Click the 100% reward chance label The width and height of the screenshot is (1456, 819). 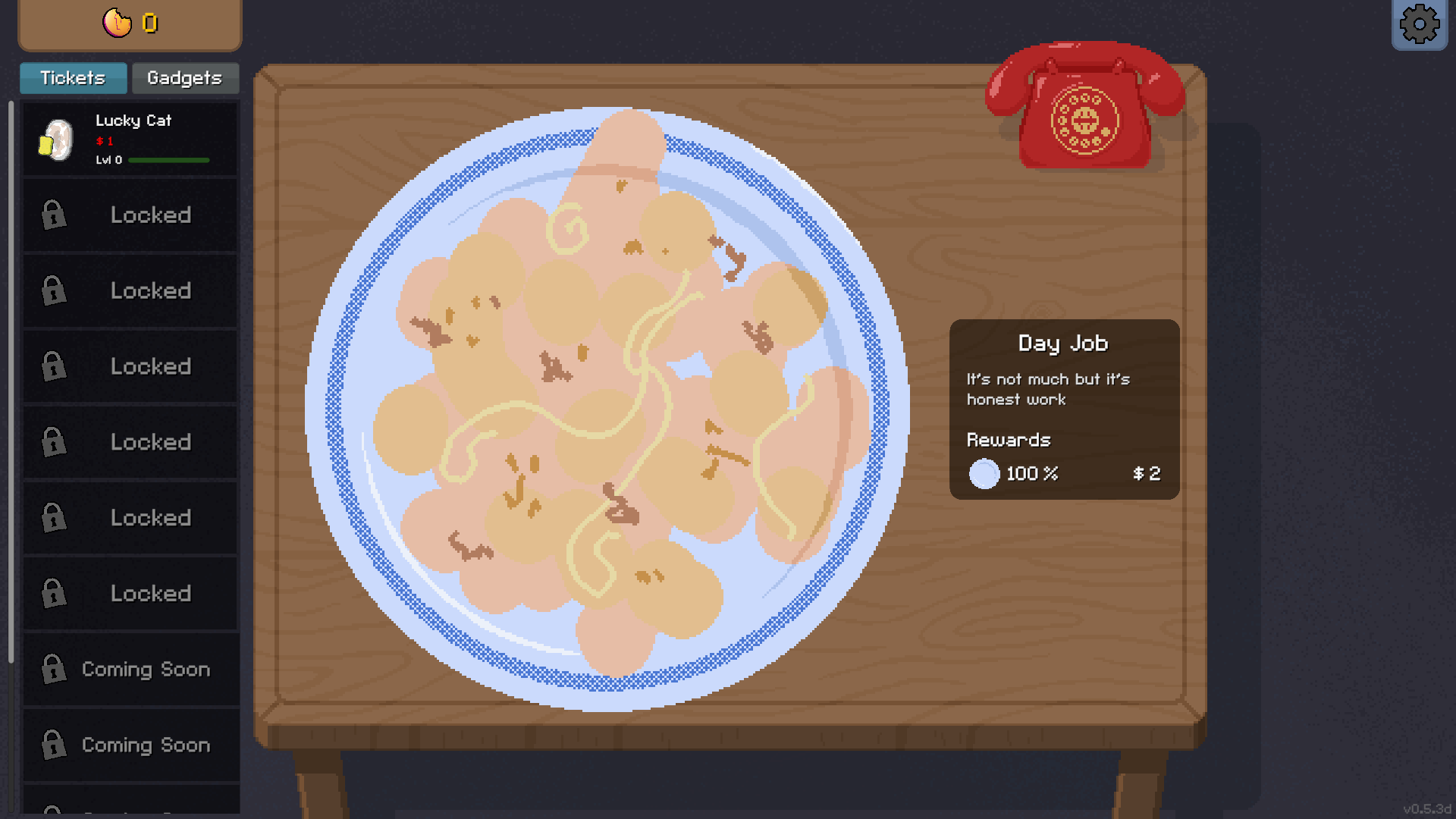[x=1031, y=474]
